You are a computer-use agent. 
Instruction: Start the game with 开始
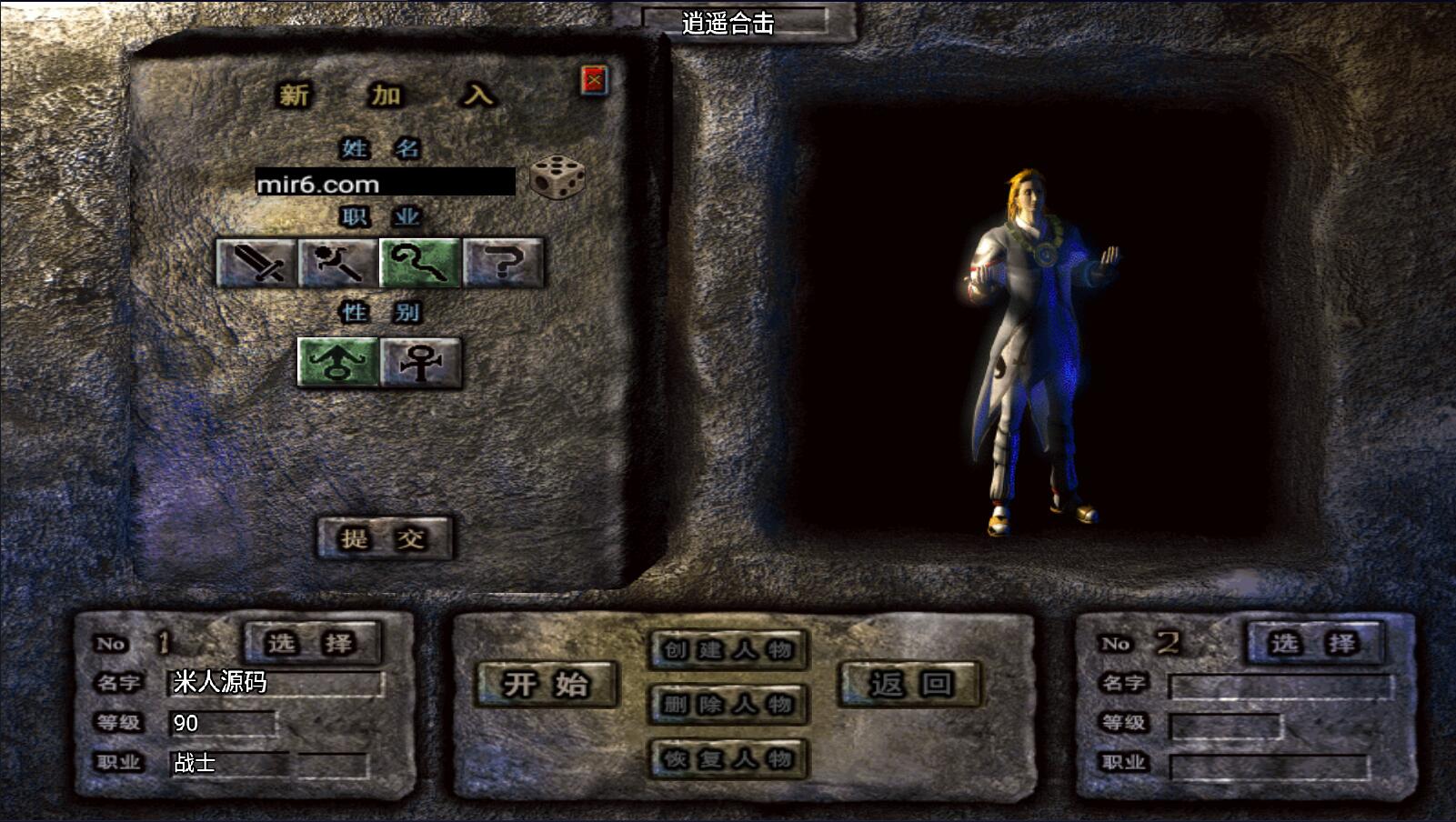547,684
